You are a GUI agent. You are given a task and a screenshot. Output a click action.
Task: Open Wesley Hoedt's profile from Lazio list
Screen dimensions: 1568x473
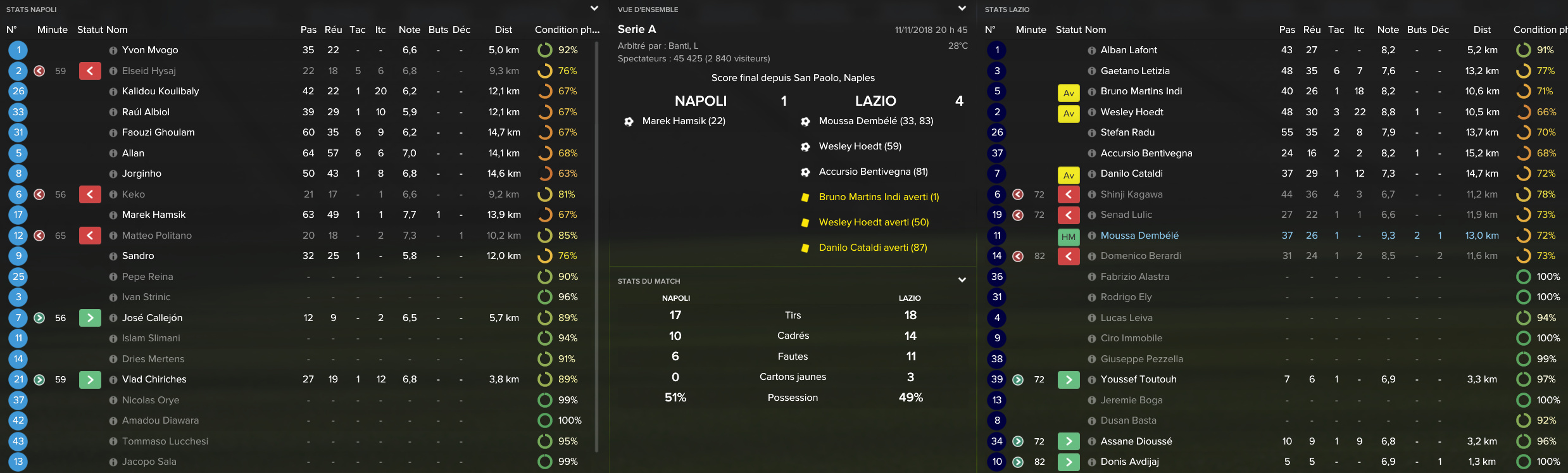tap(1132, 112)
